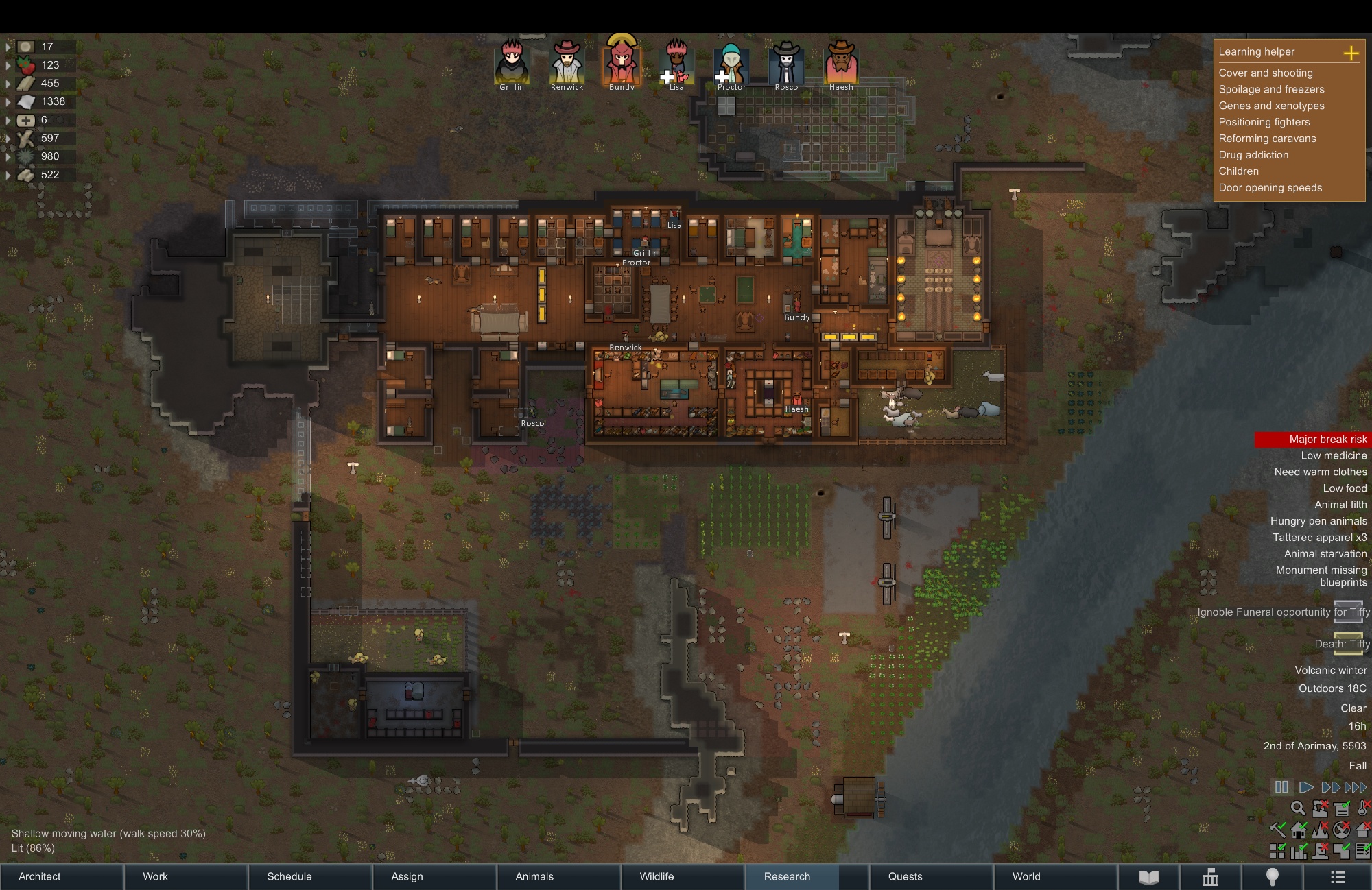Image resolution: width=1372 pixels, height=890 pixels.
Task: Select colonist Griffin's portrait
Action: [x=512, y=63]
